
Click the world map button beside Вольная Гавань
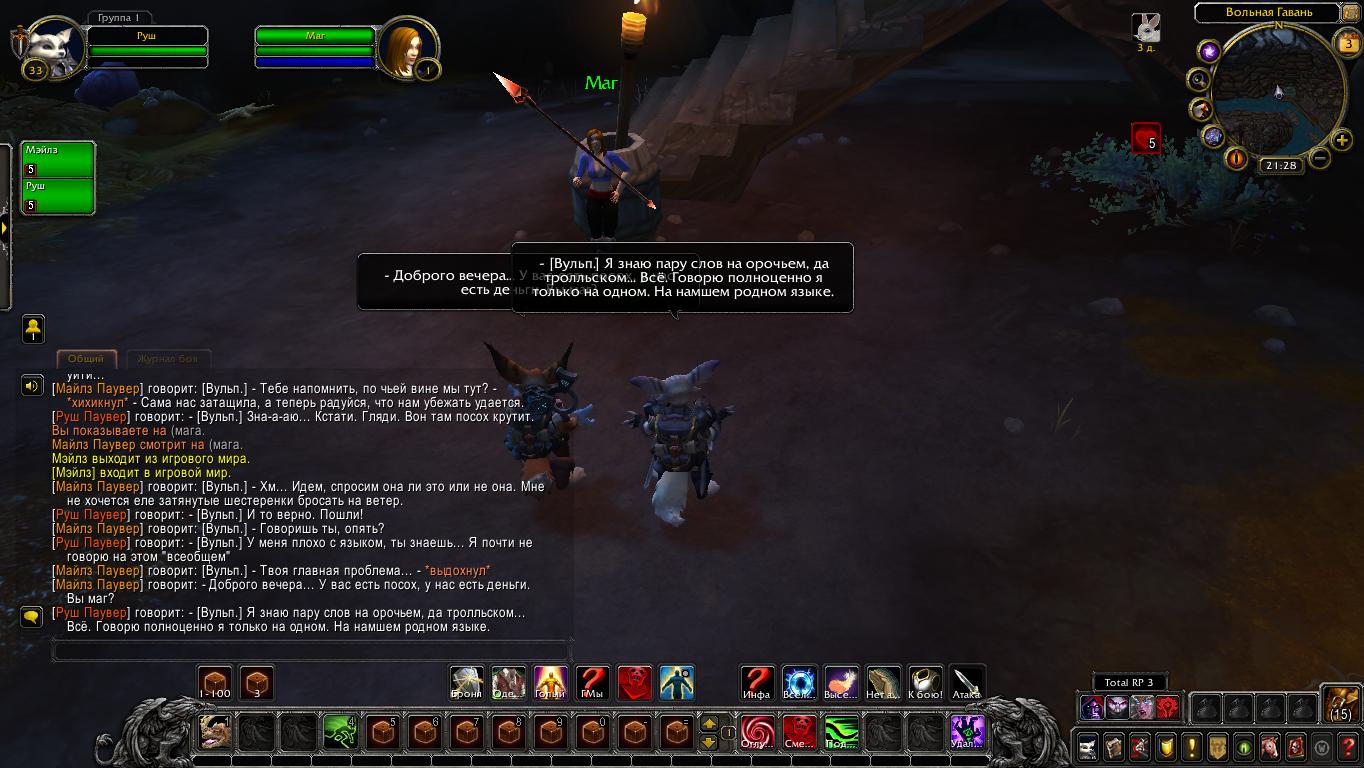[1350, 13]
